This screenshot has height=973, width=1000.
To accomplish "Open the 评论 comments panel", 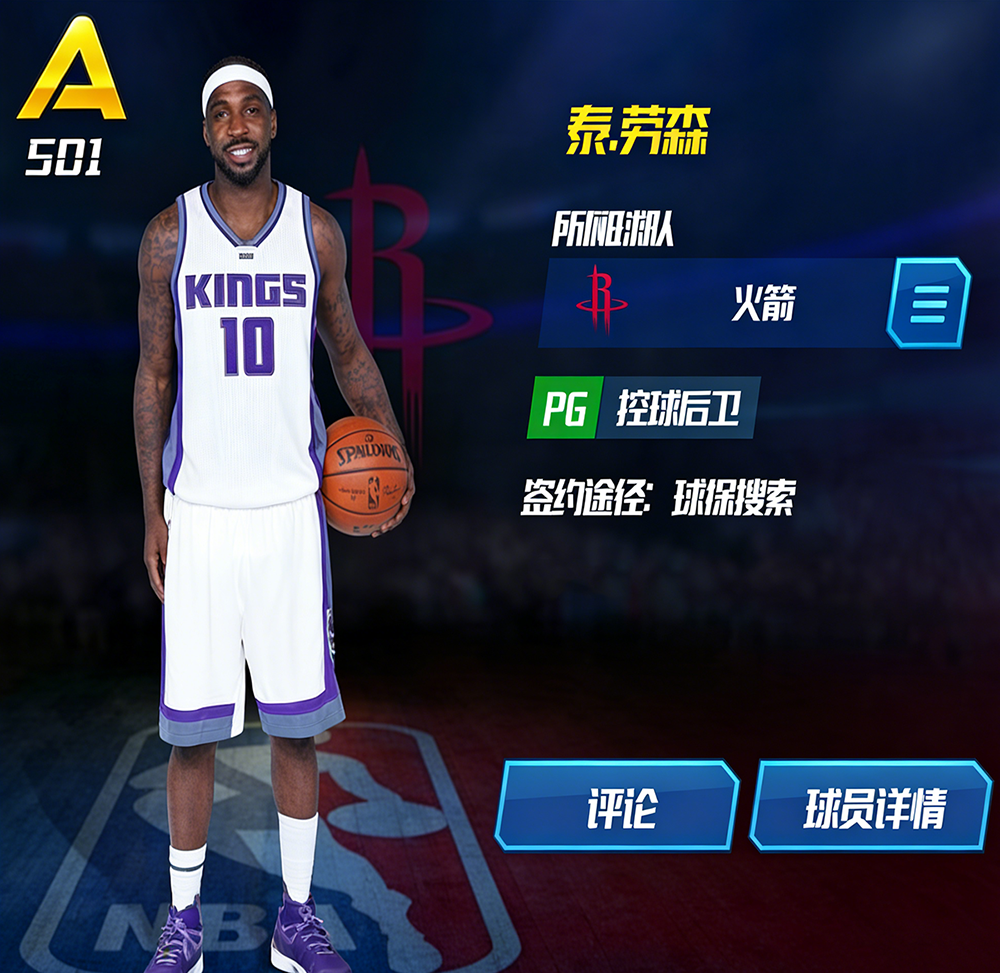I will [617, 806].
